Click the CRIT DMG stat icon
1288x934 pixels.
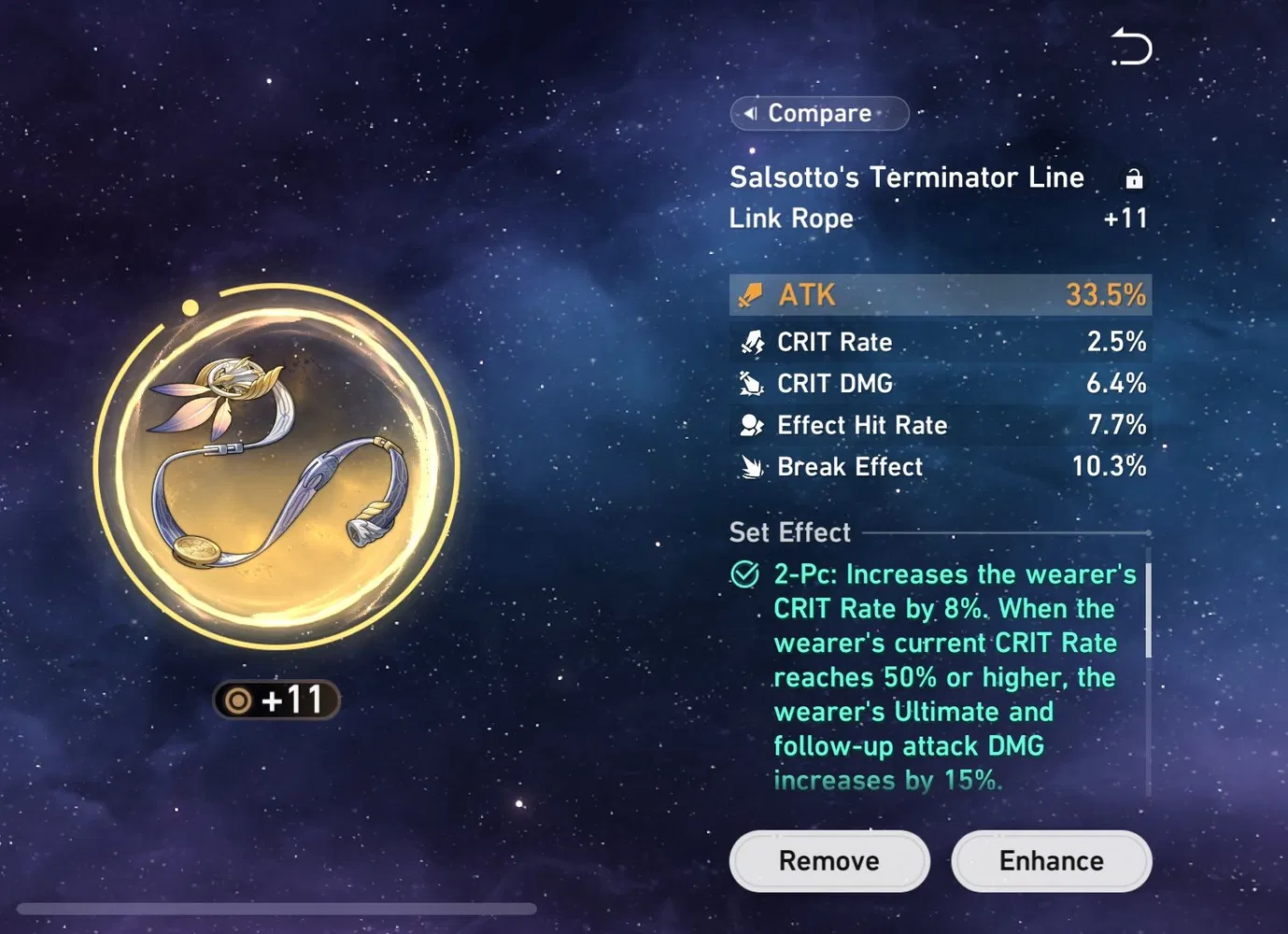click(749, 383)
